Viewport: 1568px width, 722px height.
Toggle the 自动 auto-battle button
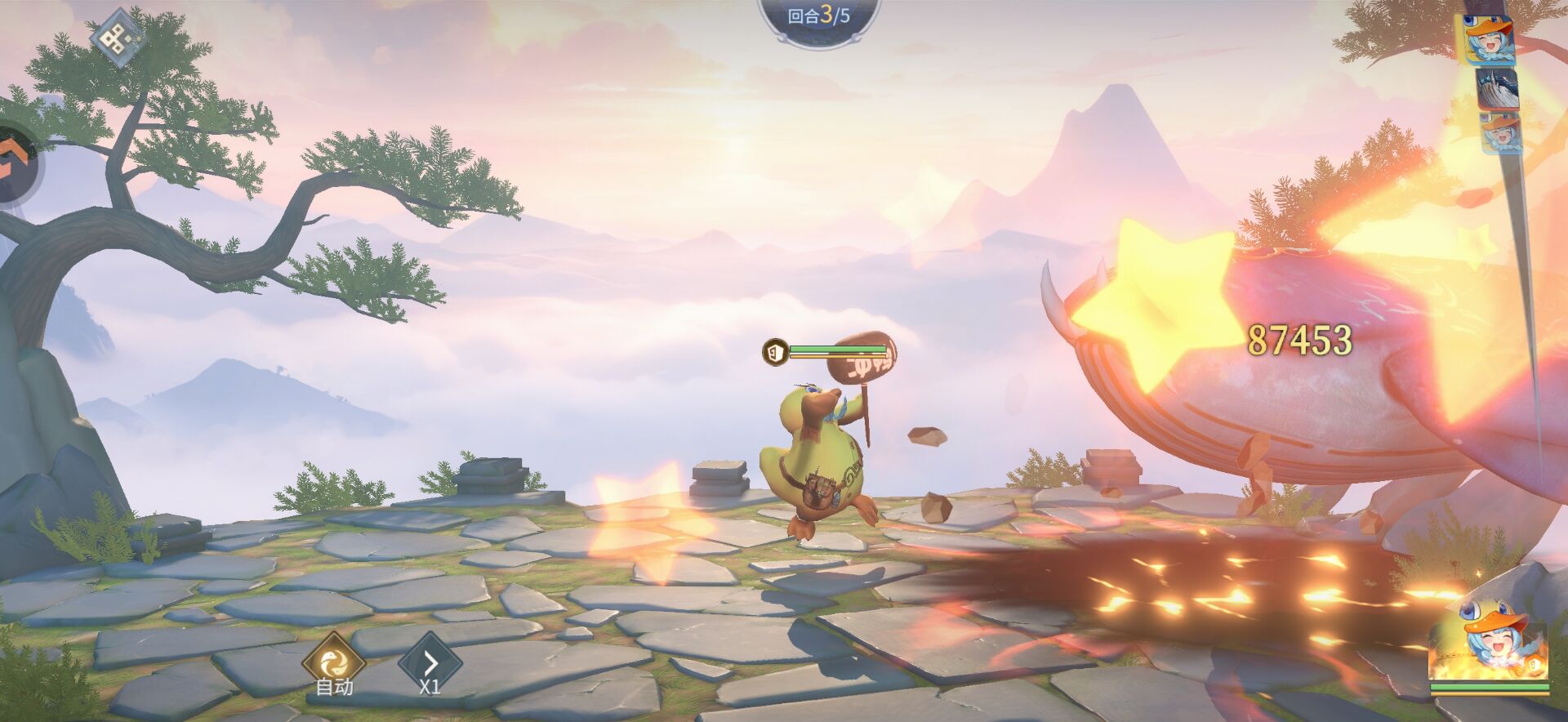pos(334,662)
